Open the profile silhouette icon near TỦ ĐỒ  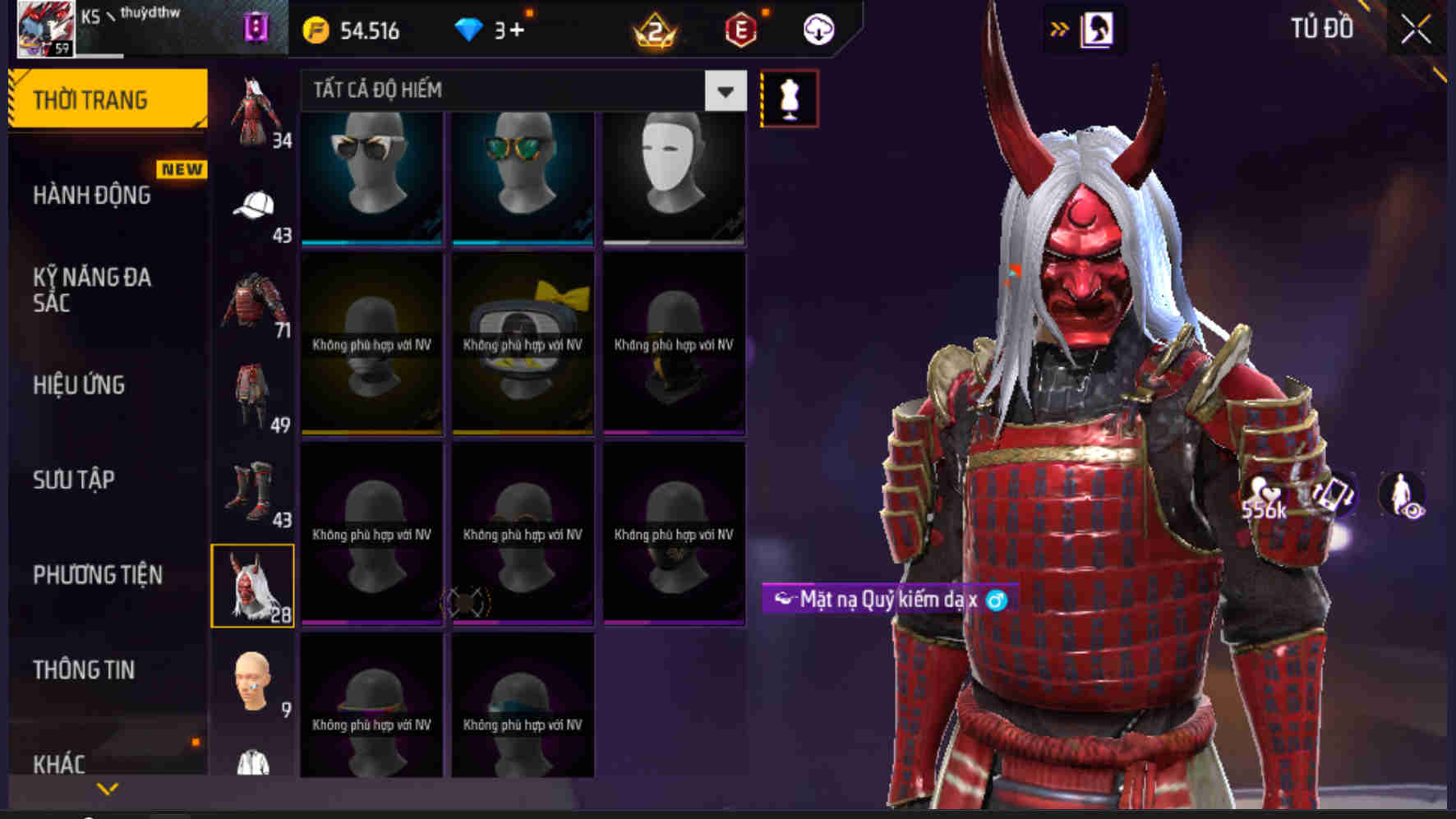click(1098, 27)
